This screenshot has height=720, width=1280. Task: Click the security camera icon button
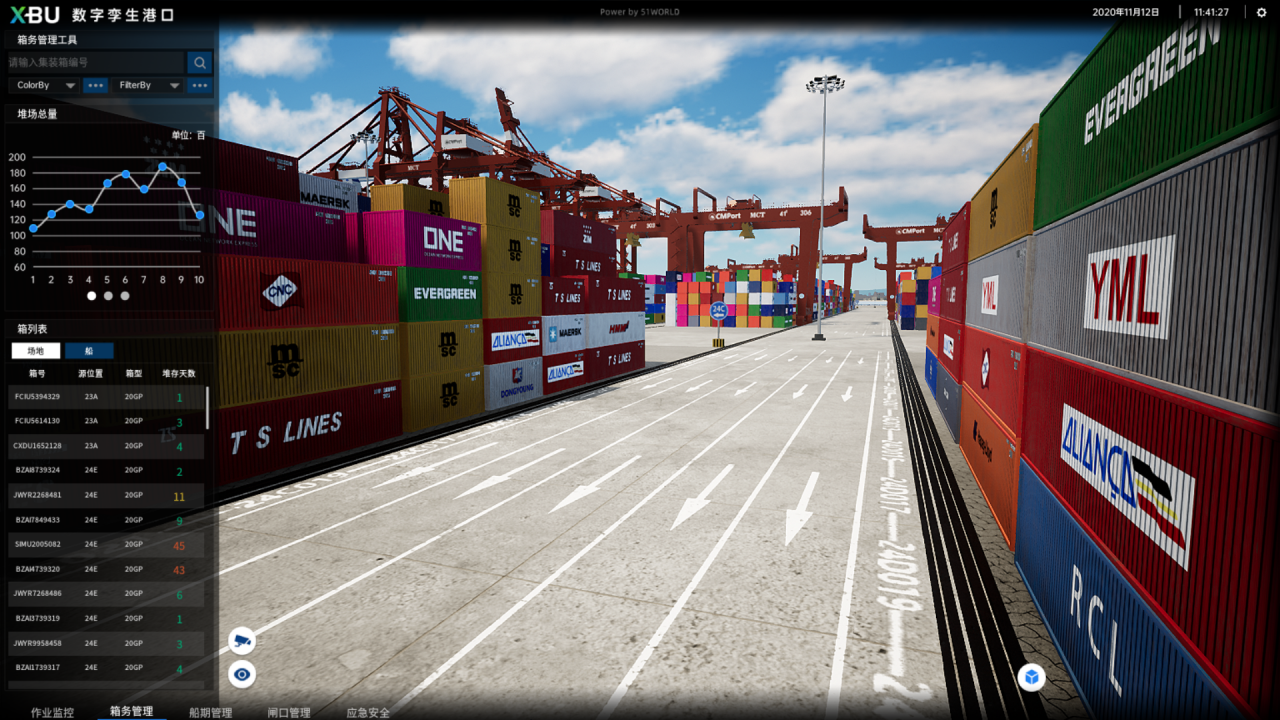coord(241,640)
